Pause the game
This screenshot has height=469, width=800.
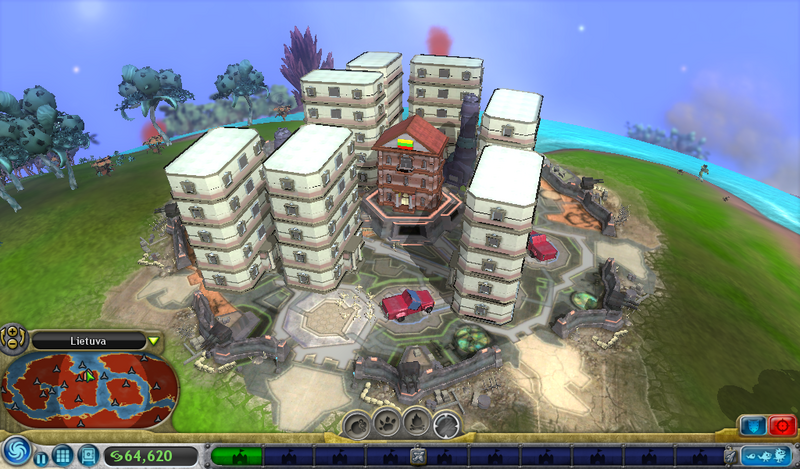click(41, 457)
